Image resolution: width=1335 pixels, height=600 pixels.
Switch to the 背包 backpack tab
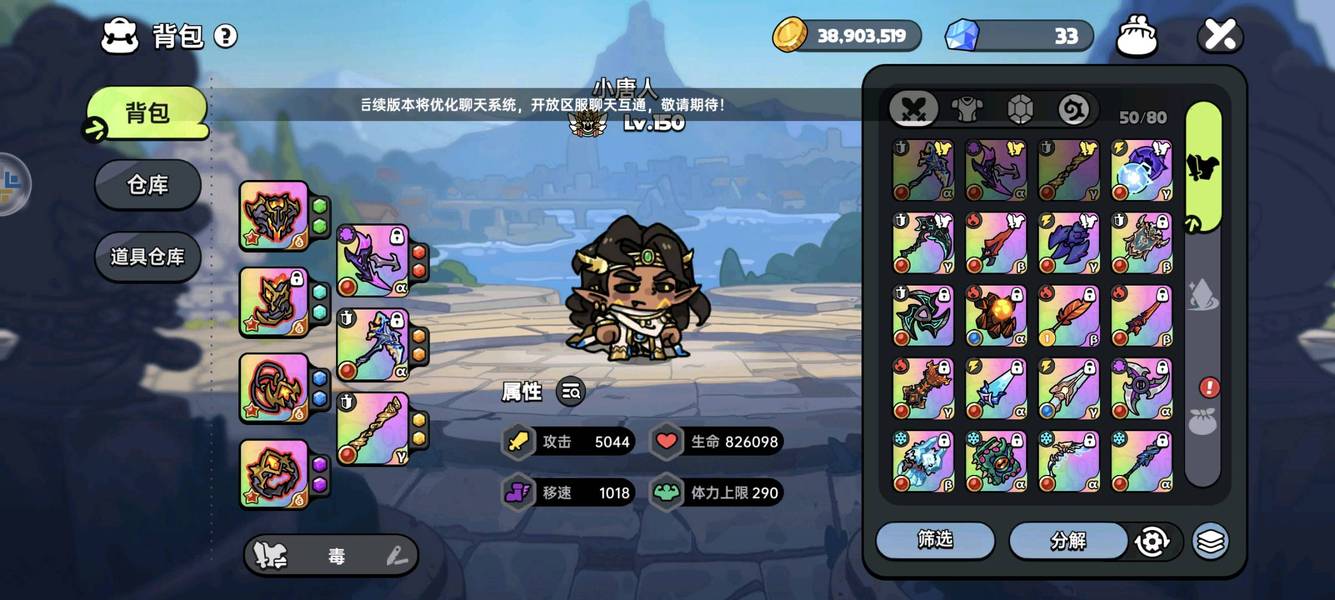[x=148, y=113]
